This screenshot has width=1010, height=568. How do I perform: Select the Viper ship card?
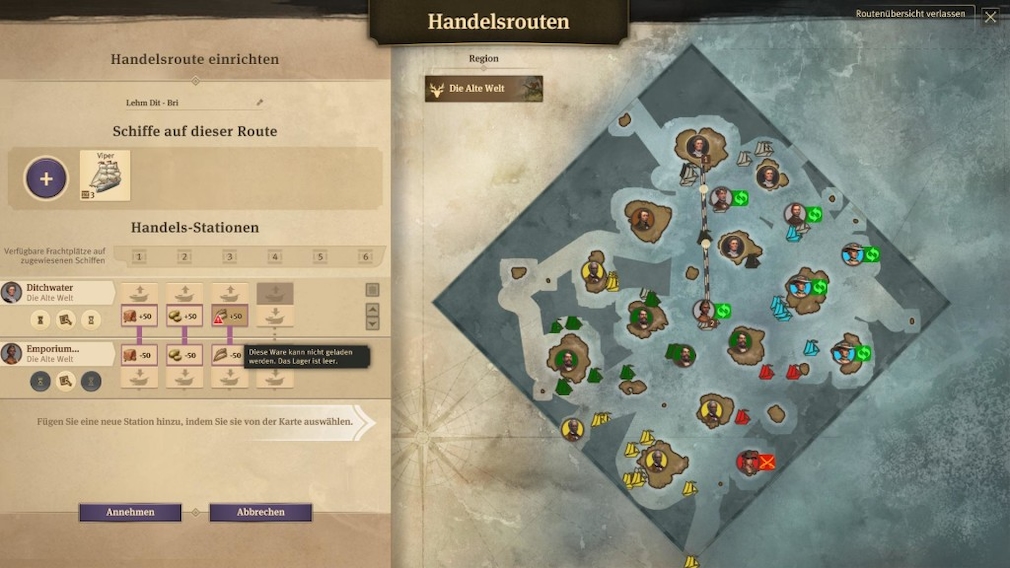(x=105, y=176)
